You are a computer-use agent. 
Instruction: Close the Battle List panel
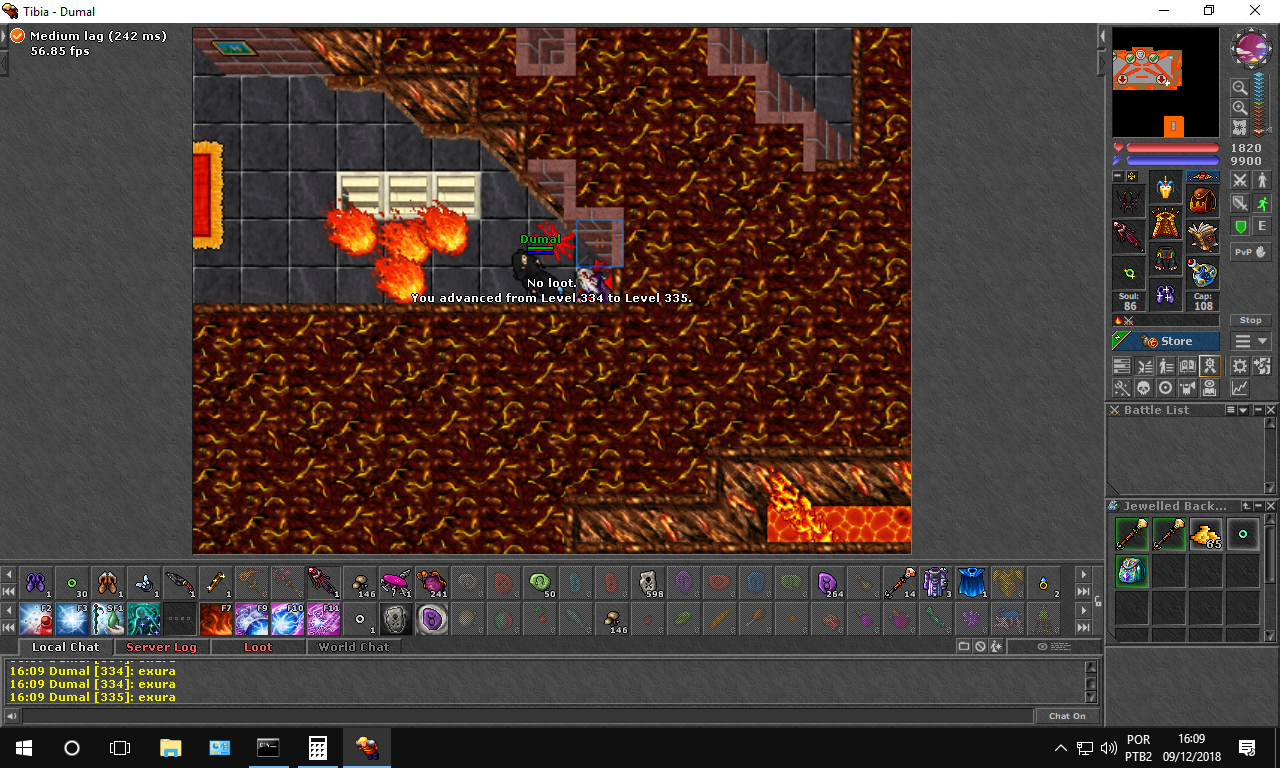click(1271, 410)
